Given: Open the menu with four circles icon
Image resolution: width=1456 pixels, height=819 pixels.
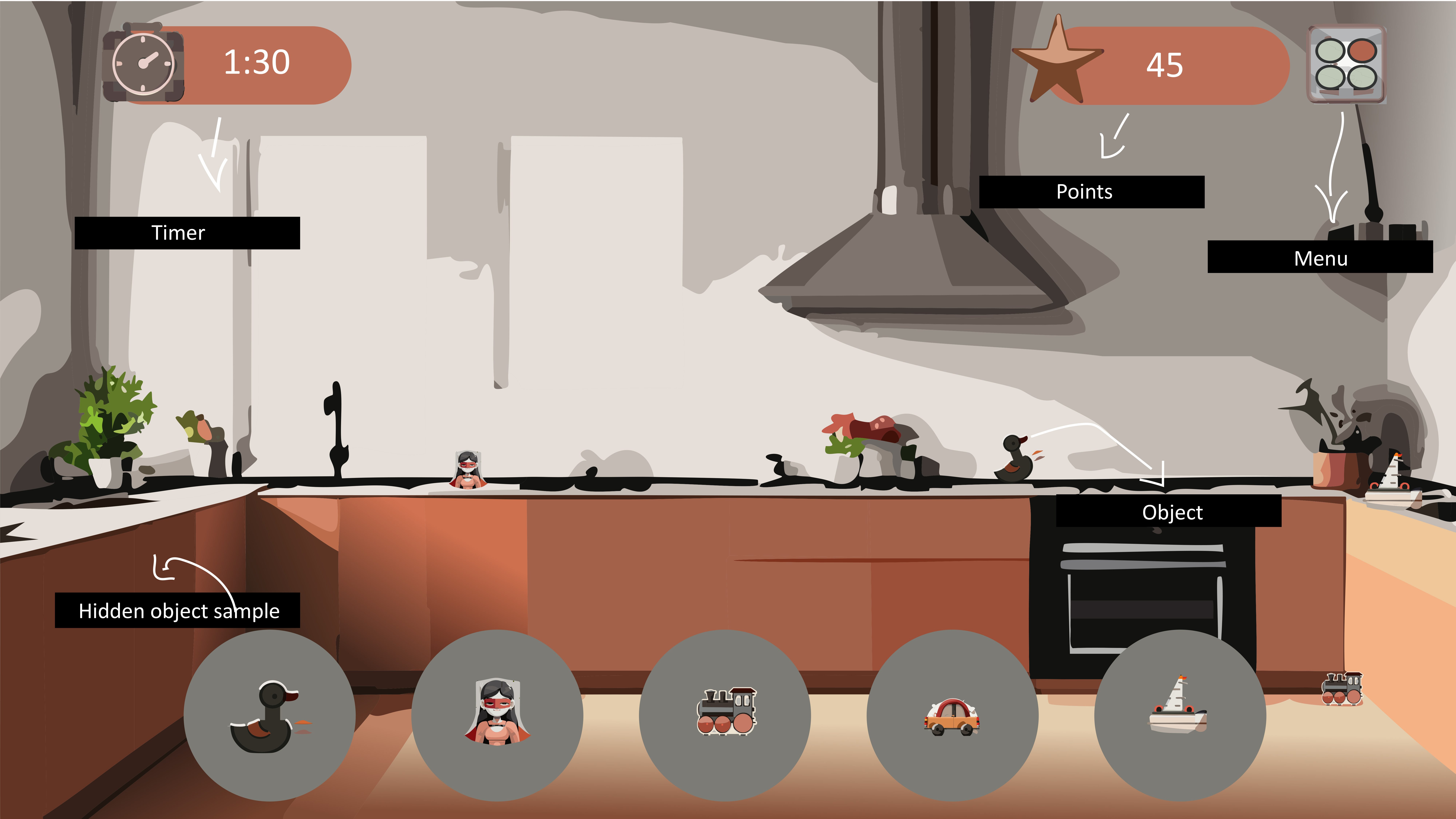Looking at the screenshot, I should pos(1346,64).
